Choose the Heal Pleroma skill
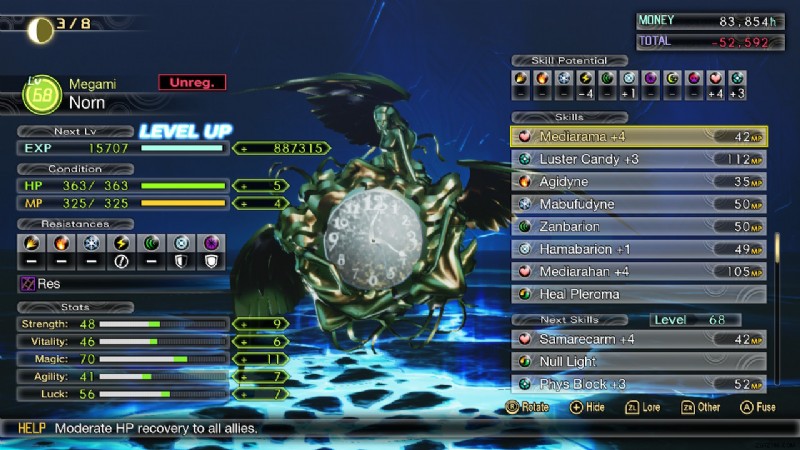This screenshot has height=450, width=800. tap(638, 294)
